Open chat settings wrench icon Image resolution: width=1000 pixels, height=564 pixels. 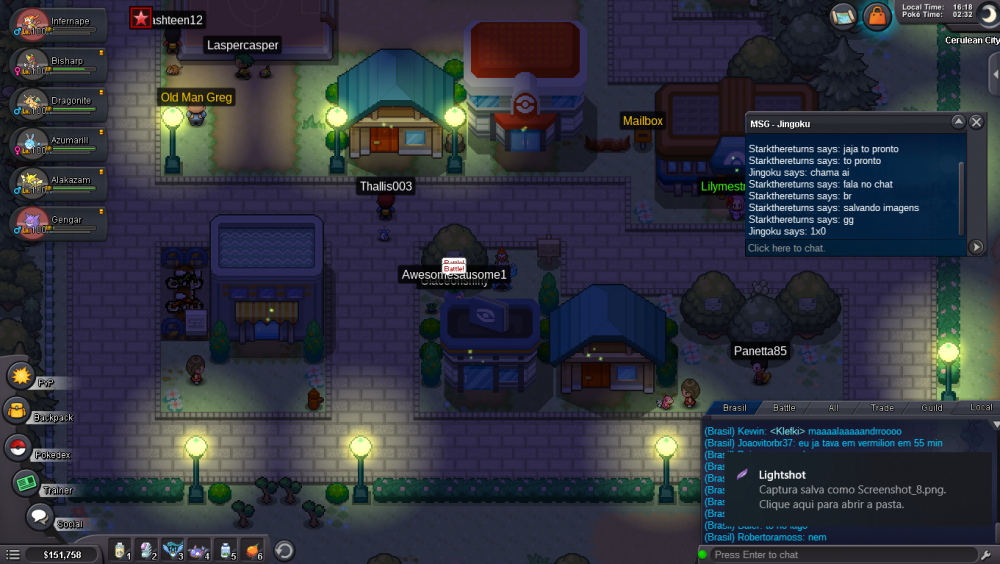click(987, 554)
